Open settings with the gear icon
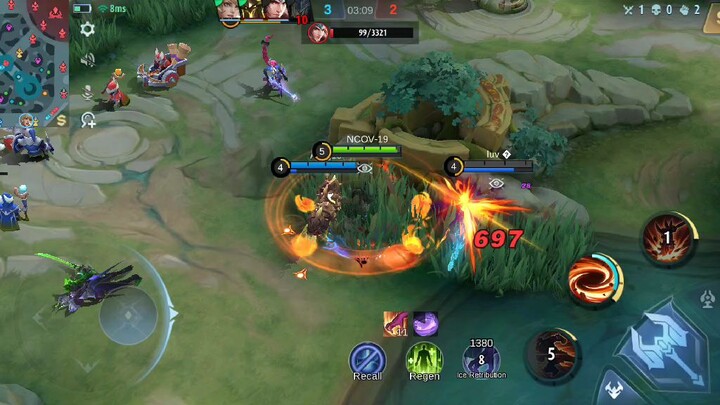This screenshot has height=405, width=720. (88, 29)
